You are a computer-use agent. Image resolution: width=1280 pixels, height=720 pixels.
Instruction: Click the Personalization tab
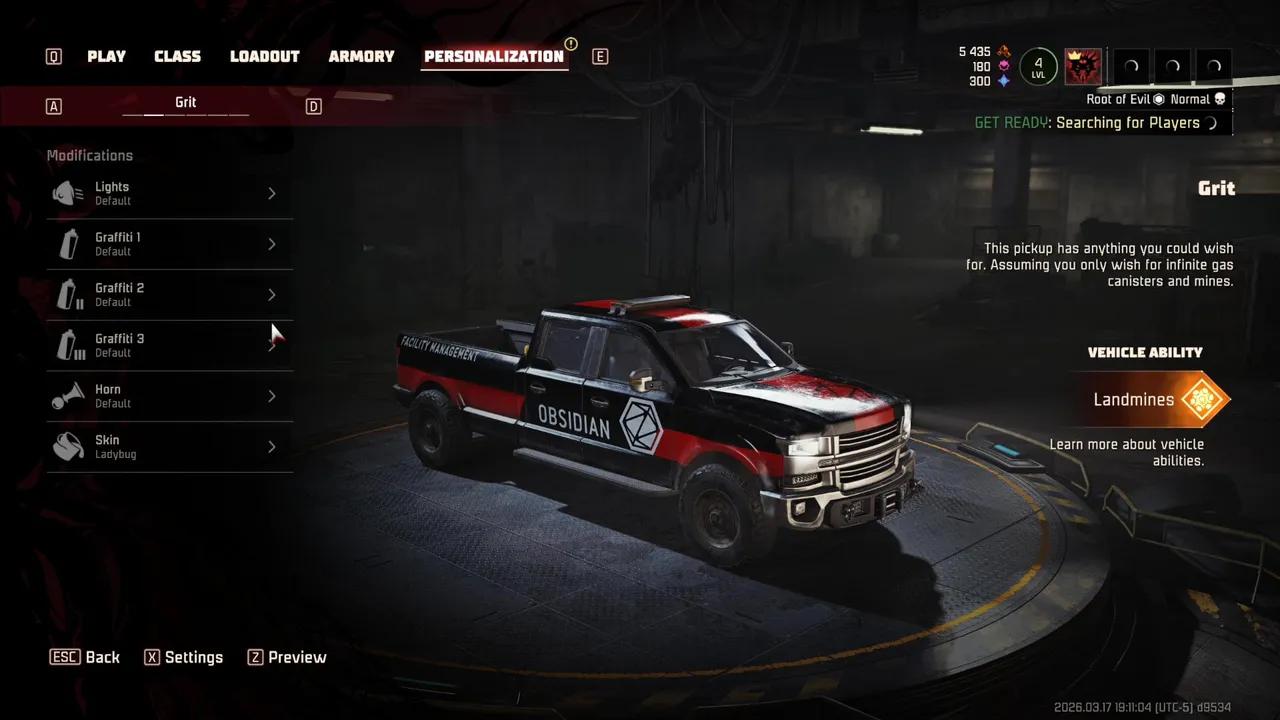pos(494,57)
